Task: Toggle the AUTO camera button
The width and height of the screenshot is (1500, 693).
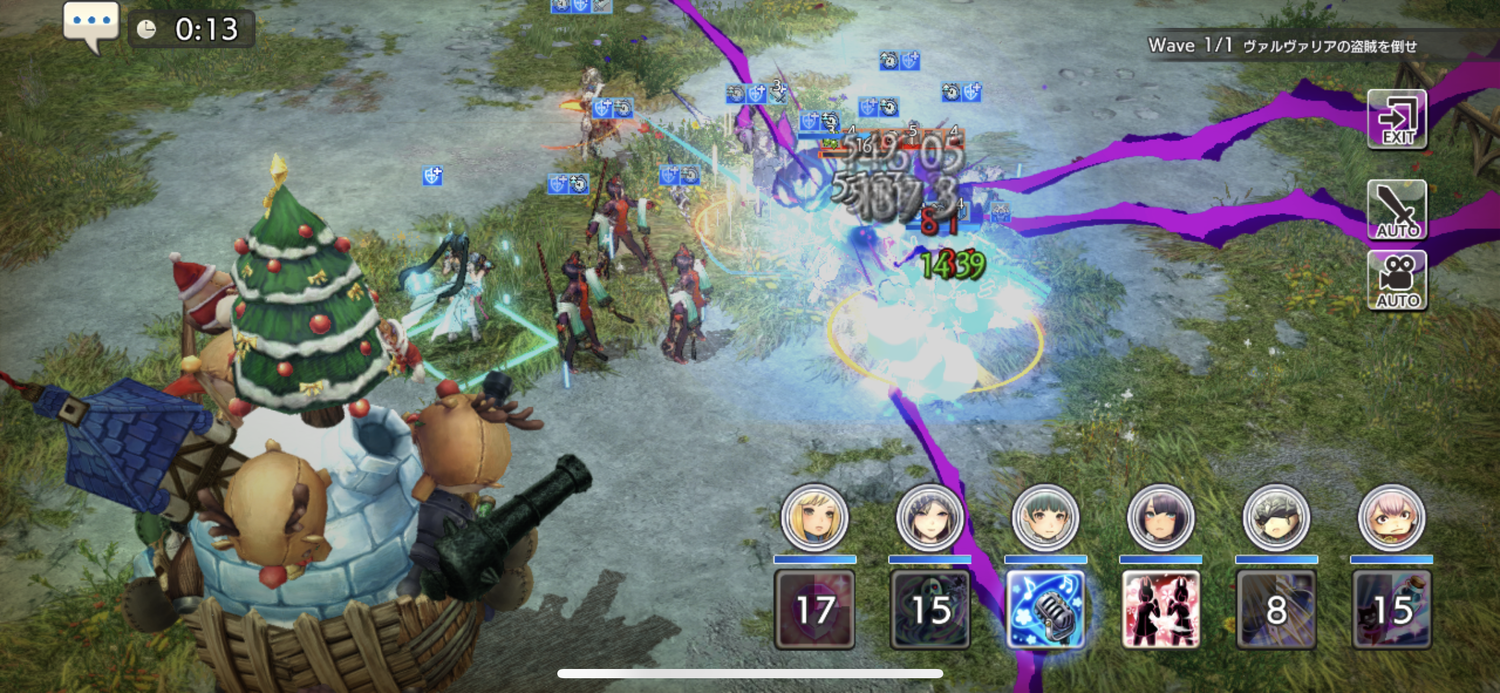Action: click(x=1397, y=280)
